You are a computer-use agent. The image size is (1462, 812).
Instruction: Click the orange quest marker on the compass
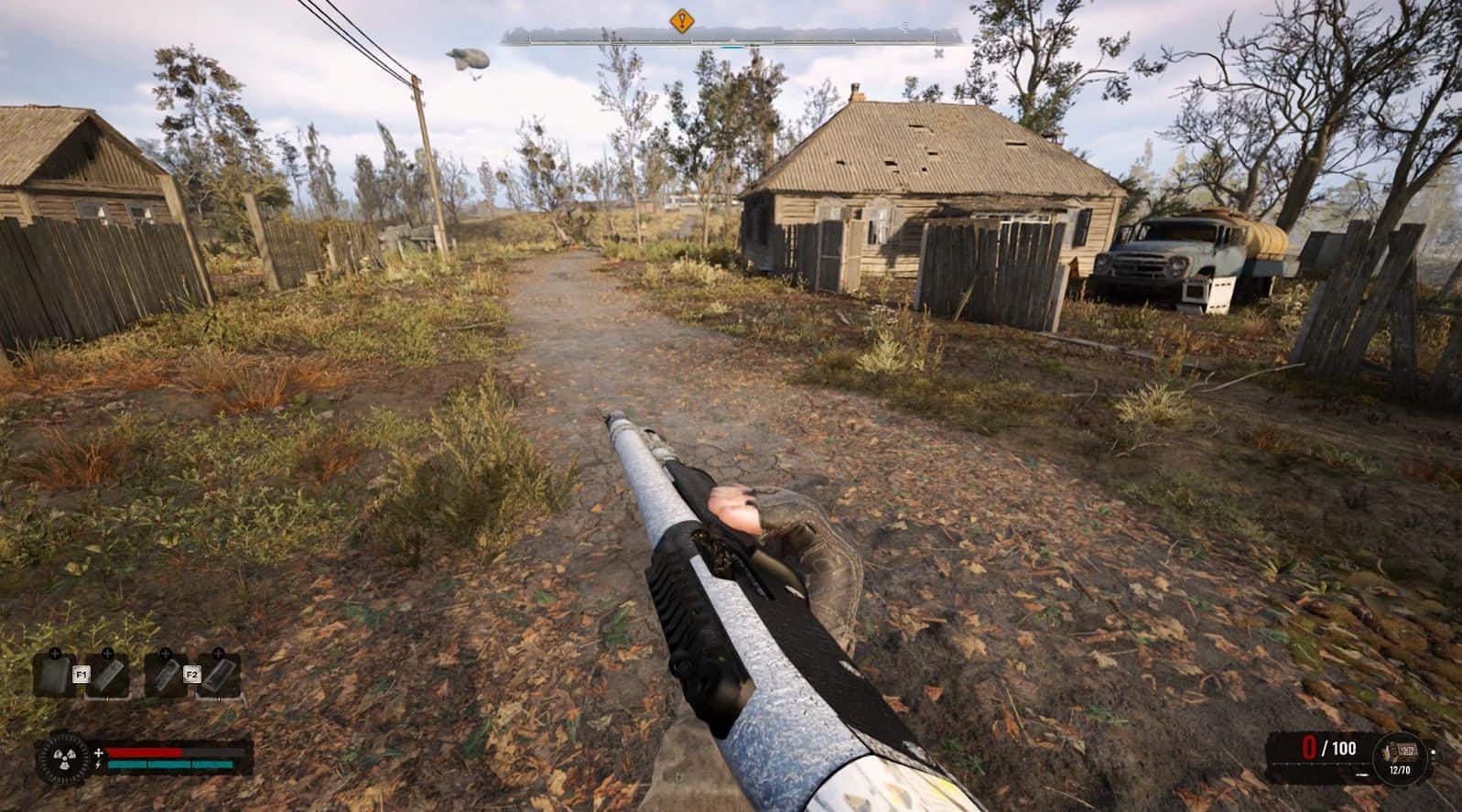click(681, 21)
